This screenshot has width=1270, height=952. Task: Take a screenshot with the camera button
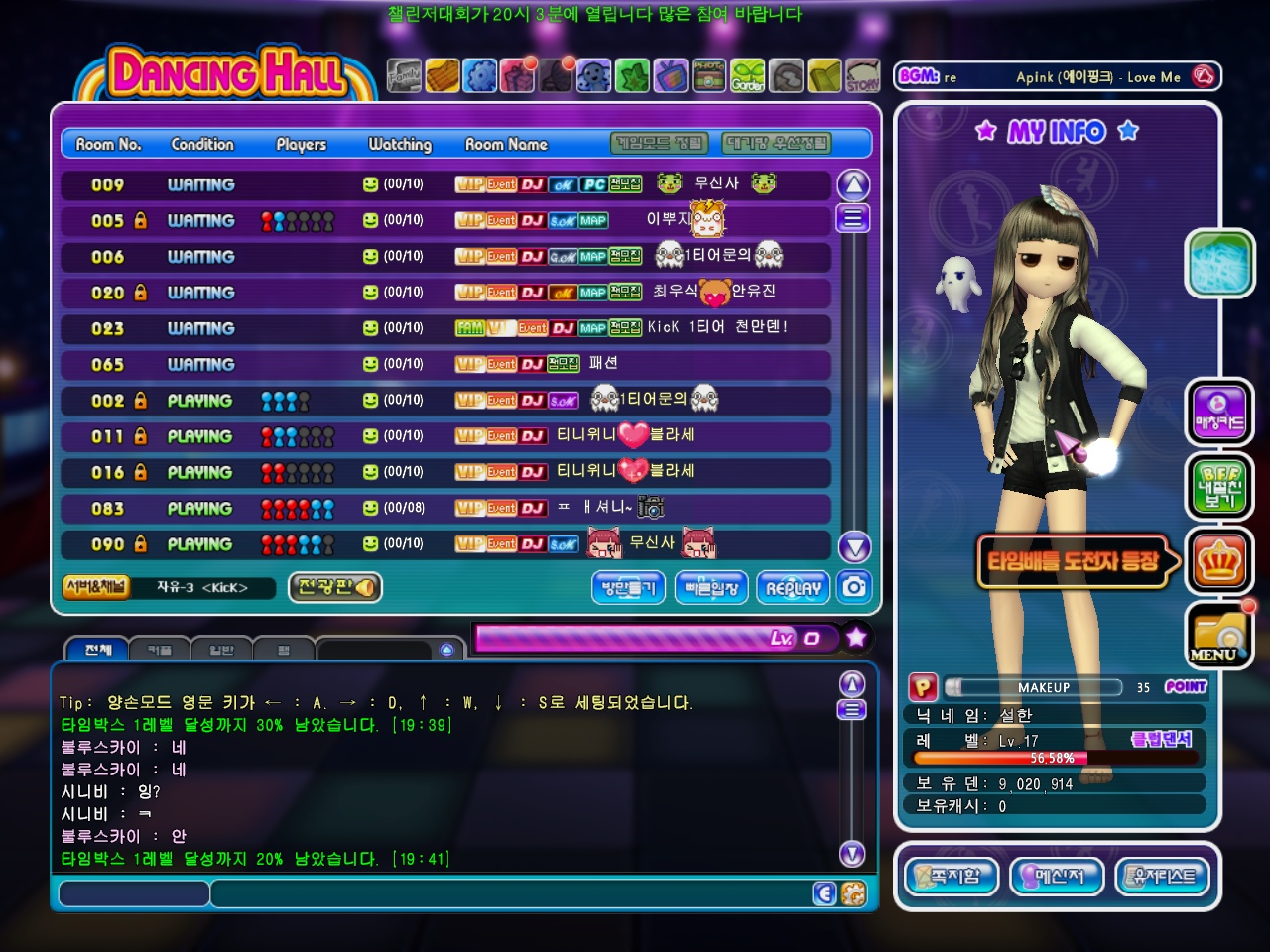click(x=853, y=587)
